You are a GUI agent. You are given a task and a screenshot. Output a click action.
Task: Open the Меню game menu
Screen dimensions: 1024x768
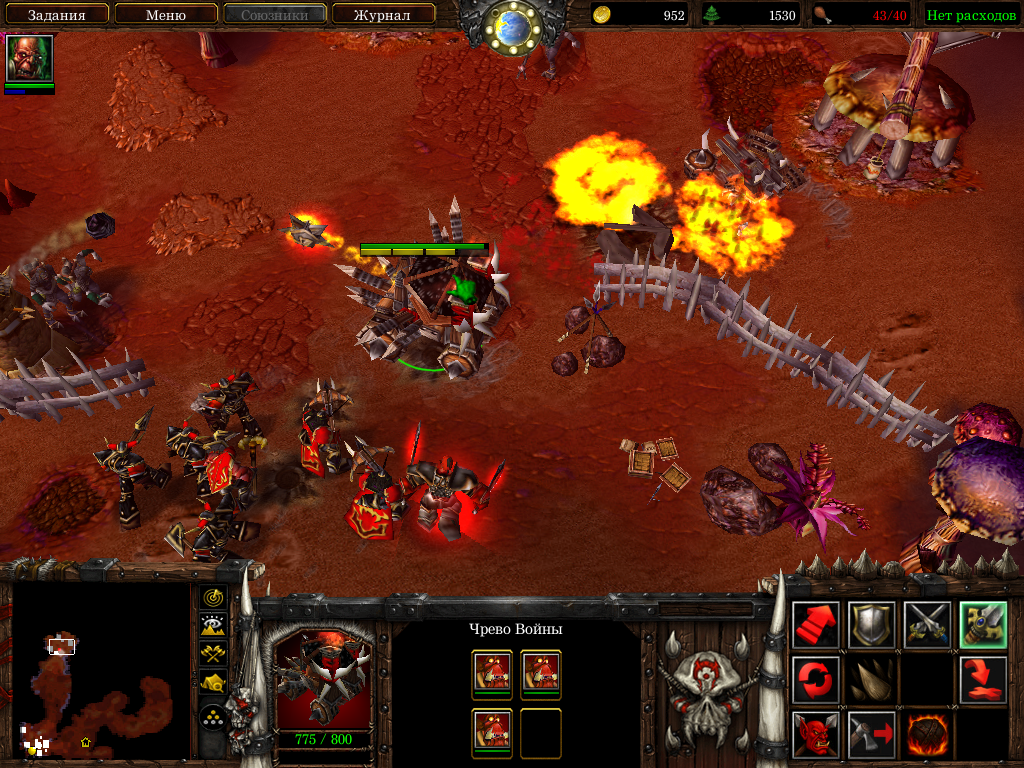click(166, 15)
